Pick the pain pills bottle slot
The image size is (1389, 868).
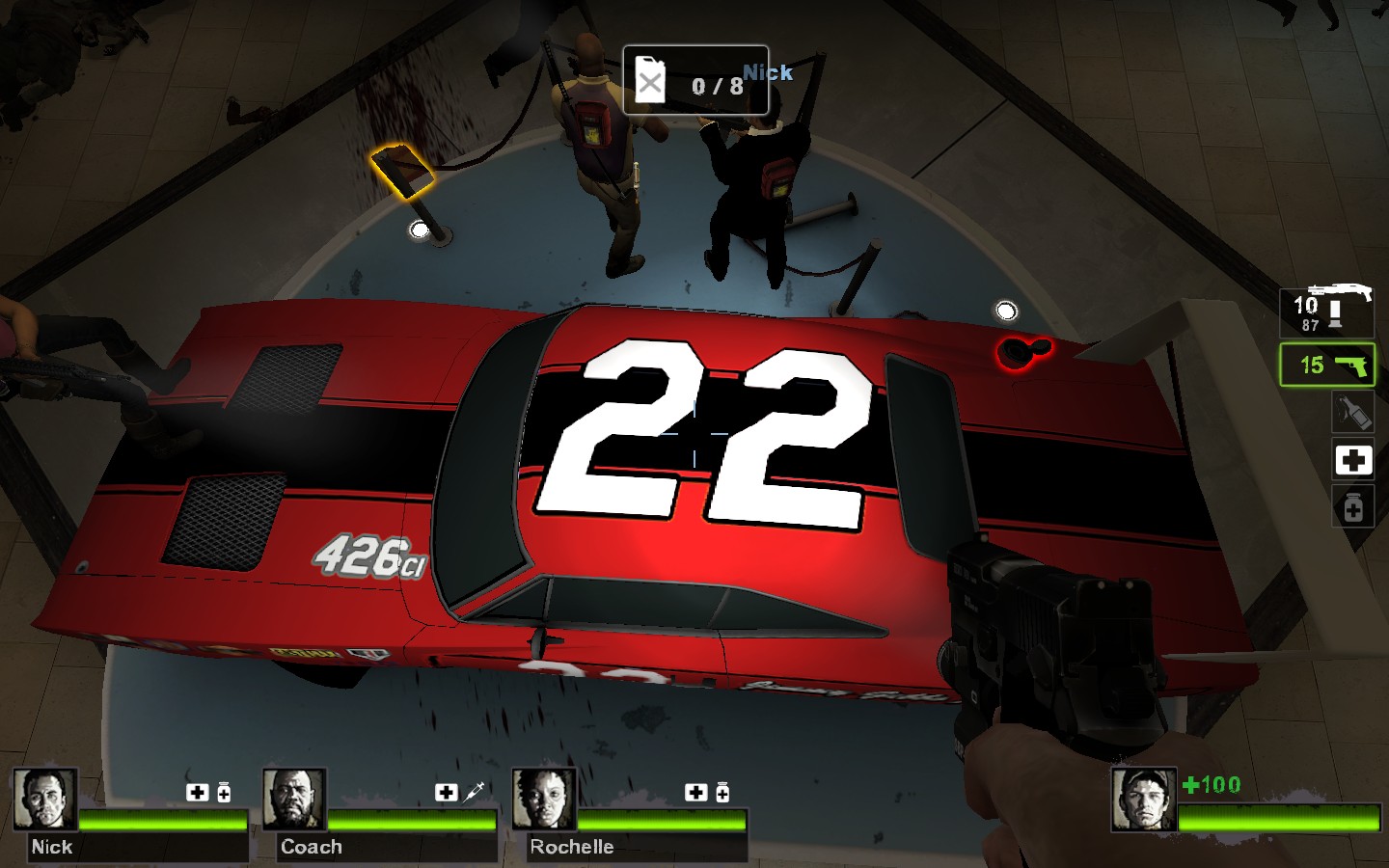[1352, 507]
